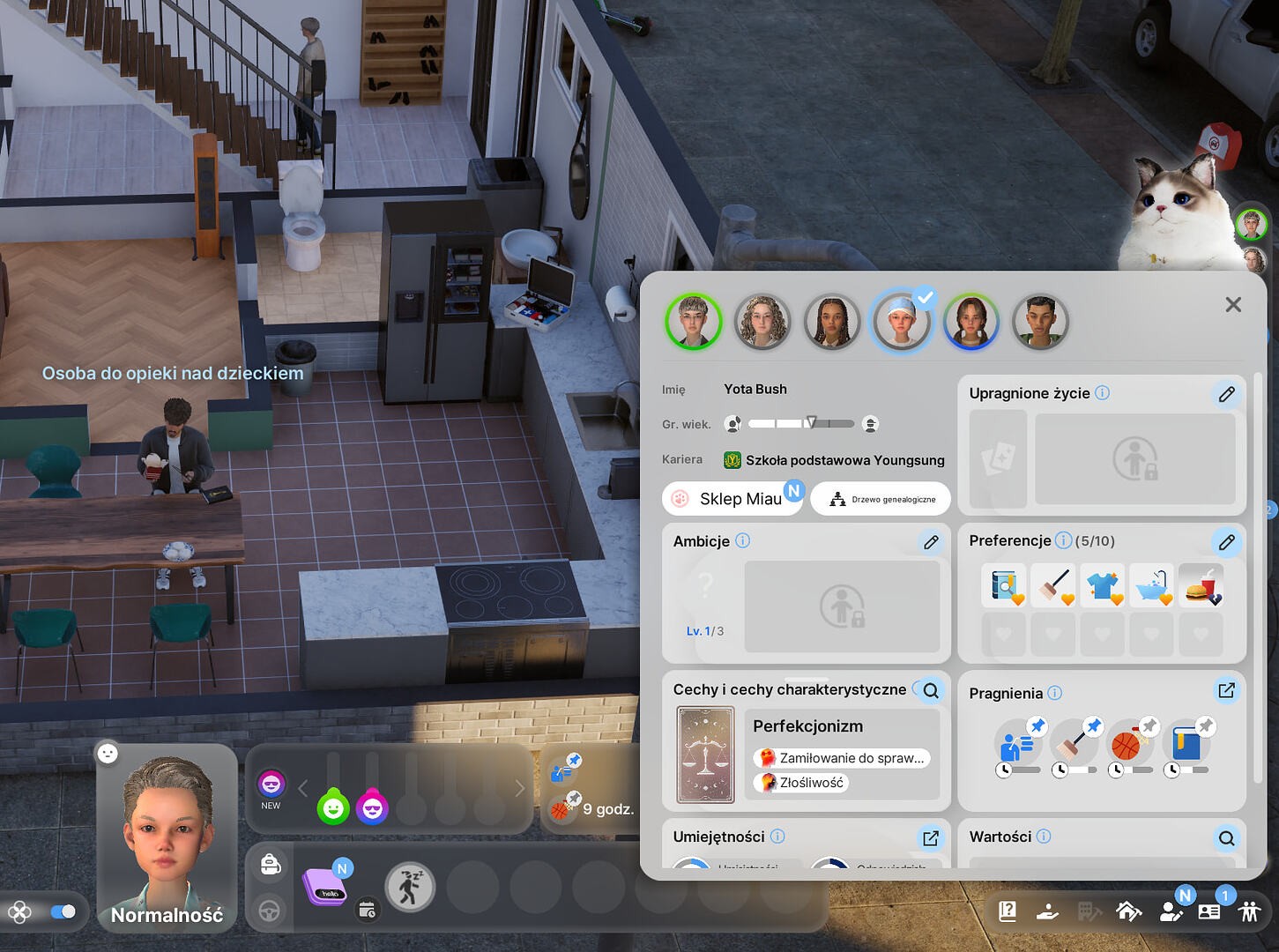
Task: Open Drzewo genealogiczne family tree
Action: 881,499
